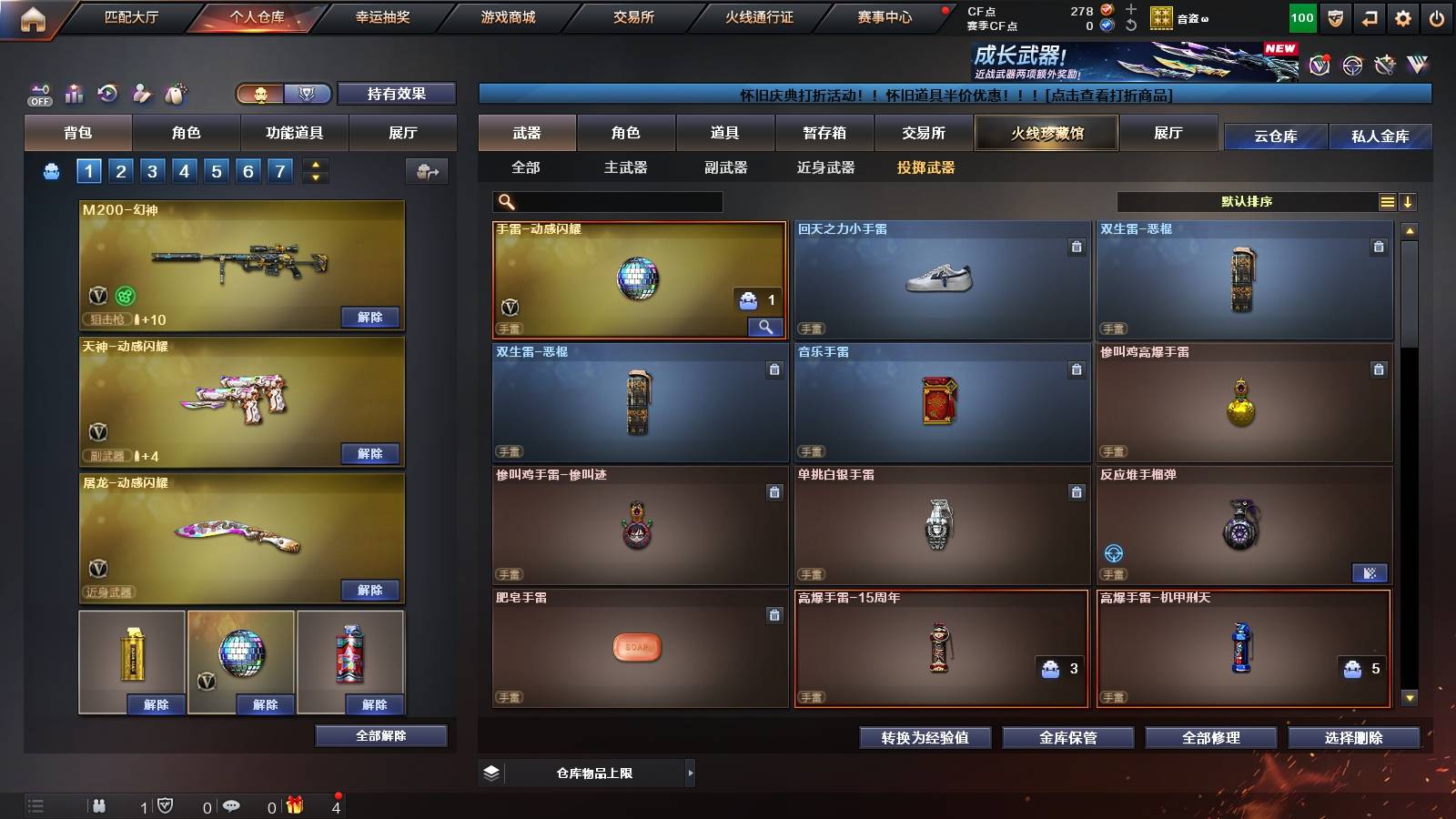1456x819 pixels.
Task: Select backpack page 3
Action: [x=155, y=170]
